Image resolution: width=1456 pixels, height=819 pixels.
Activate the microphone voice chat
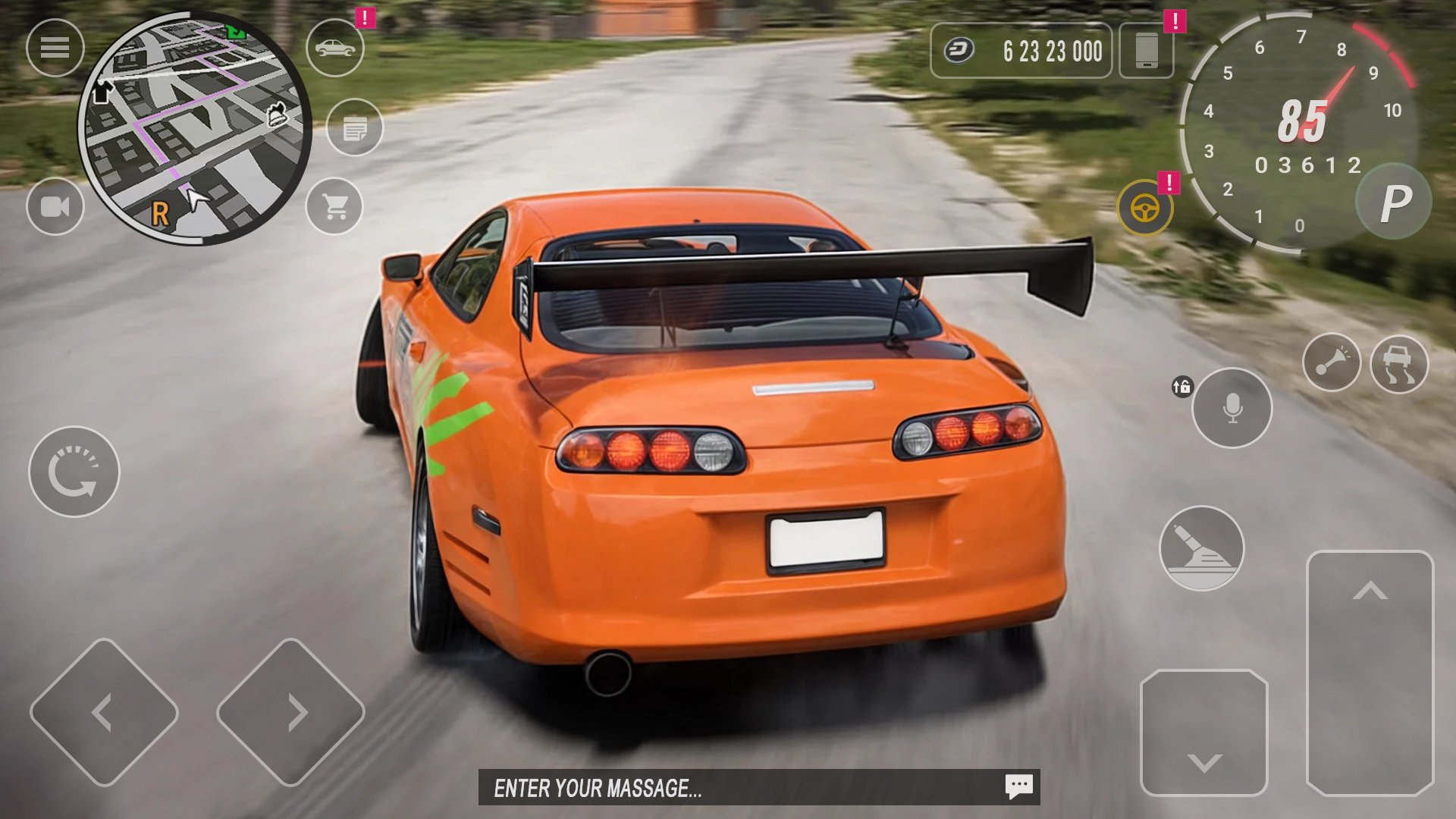pyautogui.click(x=1232, y=408)
